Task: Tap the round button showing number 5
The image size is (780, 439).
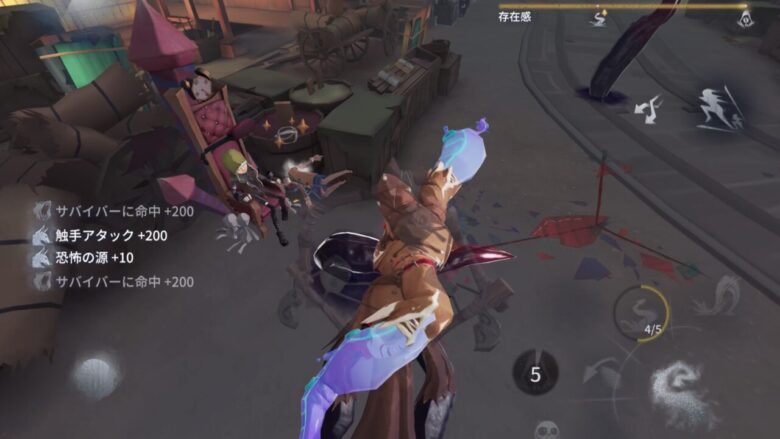Action: click(535, 373)
